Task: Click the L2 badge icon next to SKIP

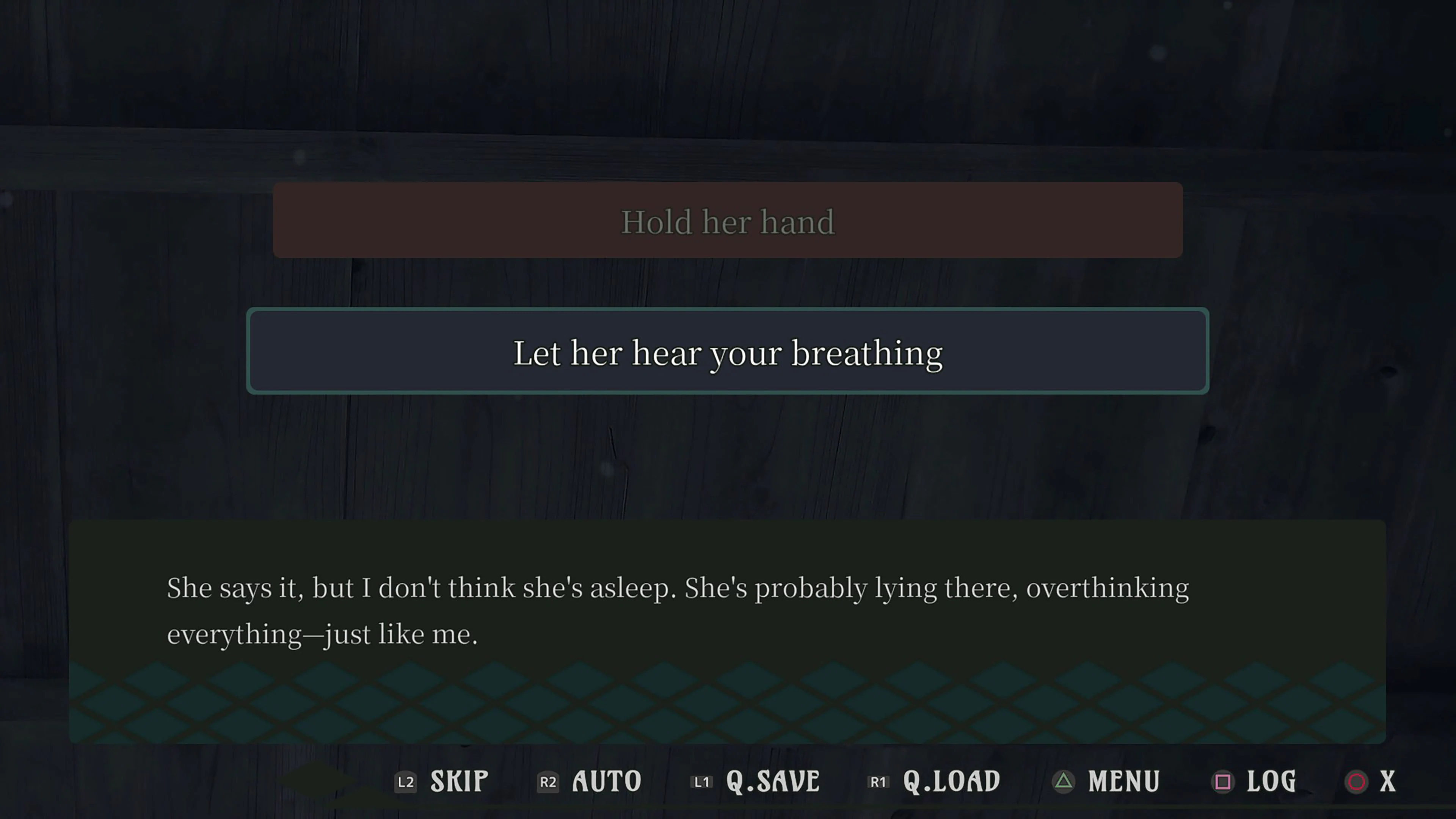Action: point(405,782)
